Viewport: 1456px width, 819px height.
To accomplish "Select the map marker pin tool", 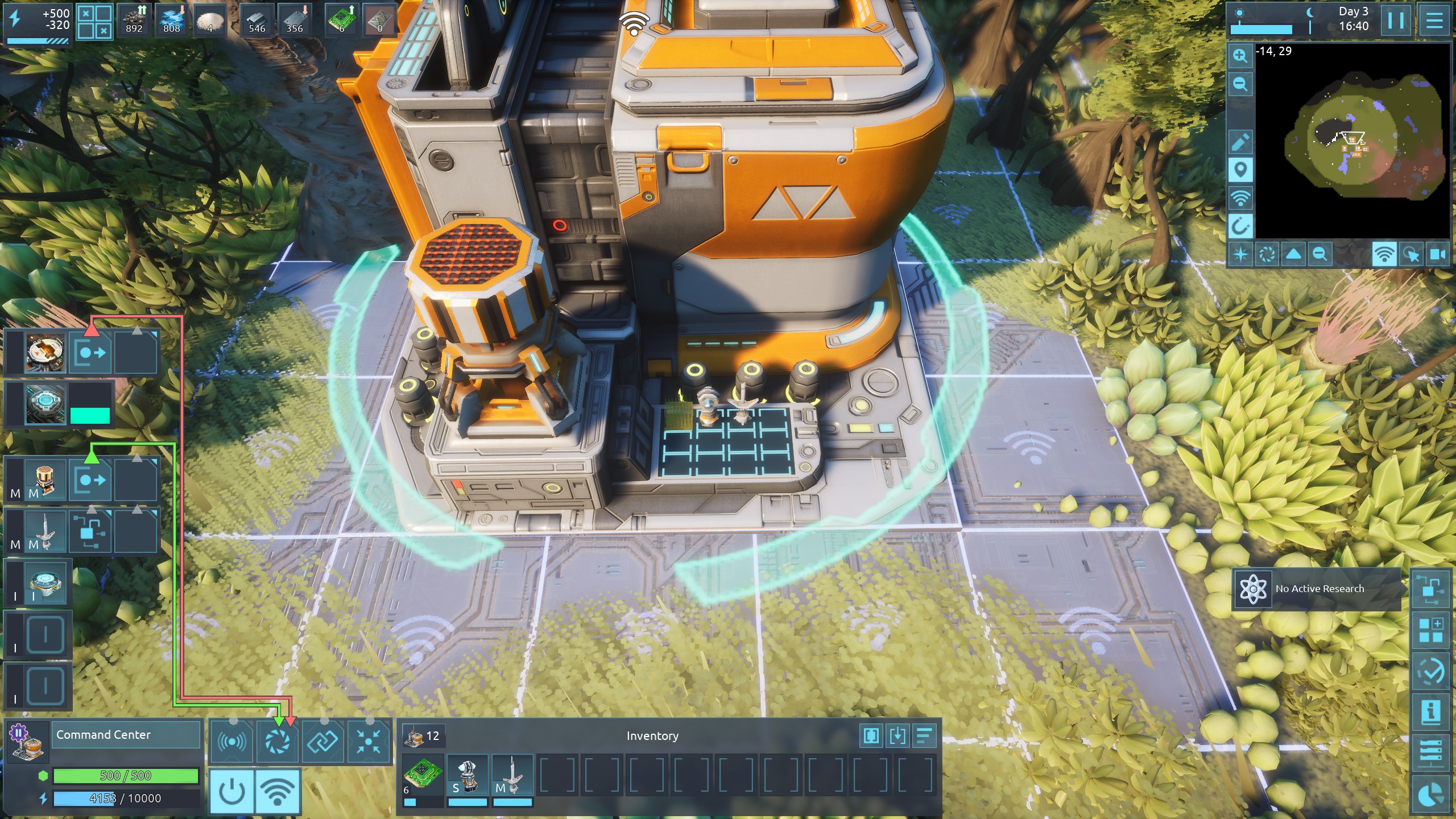I will tap(1240, 170).
